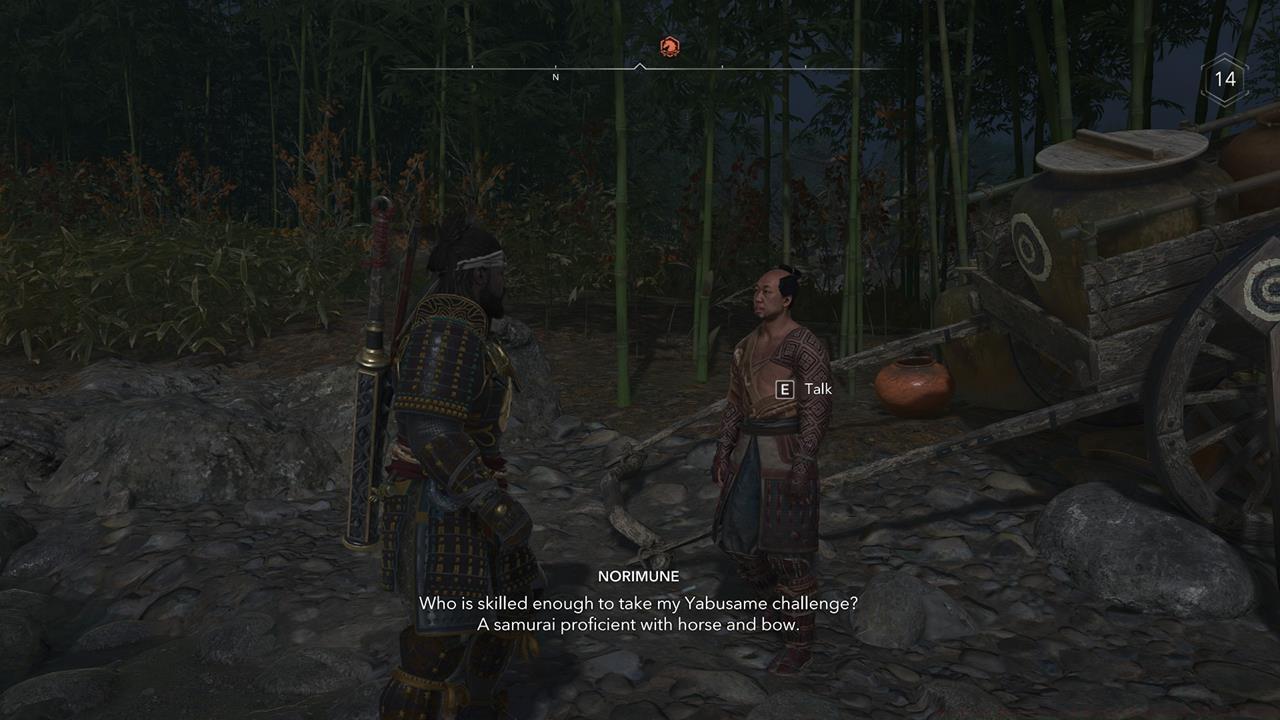Screen dimensions: 1280x720
Task: Click the leftmost tick mark on compass bar
Action: pos(472,67)
